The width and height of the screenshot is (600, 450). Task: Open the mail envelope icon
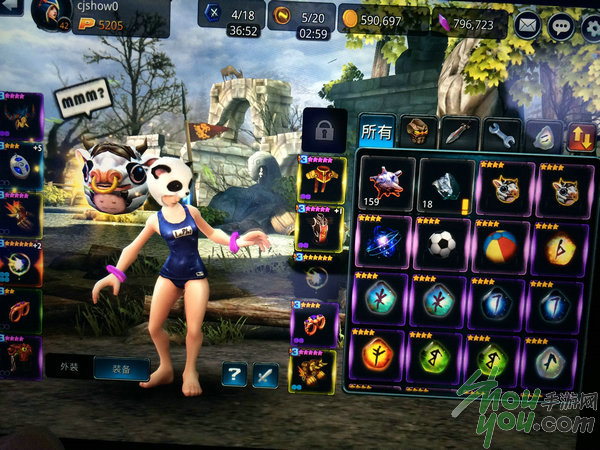coord(527,24)
